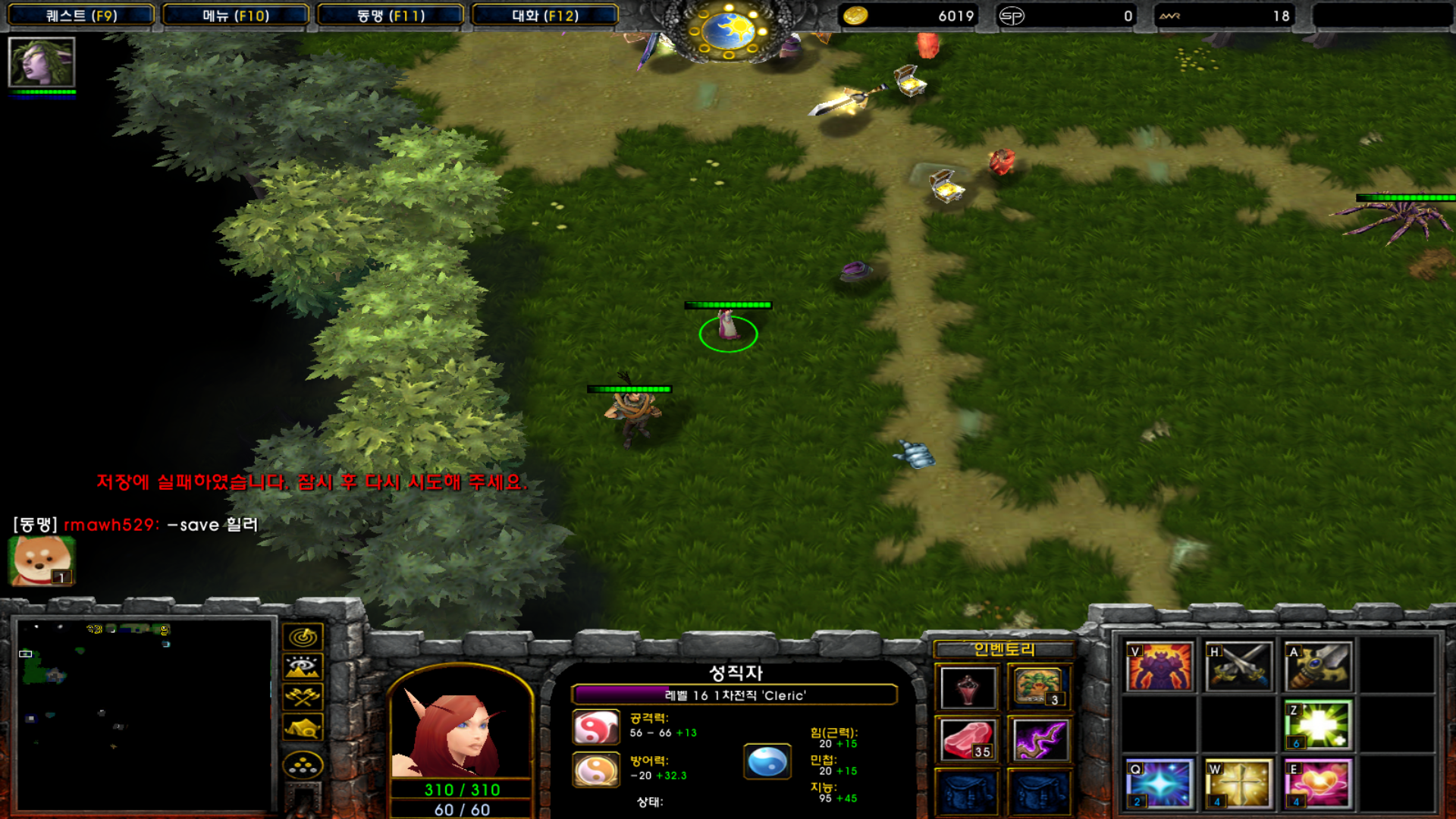
Task: Click on the minimap
Action: tap(144, 713)
